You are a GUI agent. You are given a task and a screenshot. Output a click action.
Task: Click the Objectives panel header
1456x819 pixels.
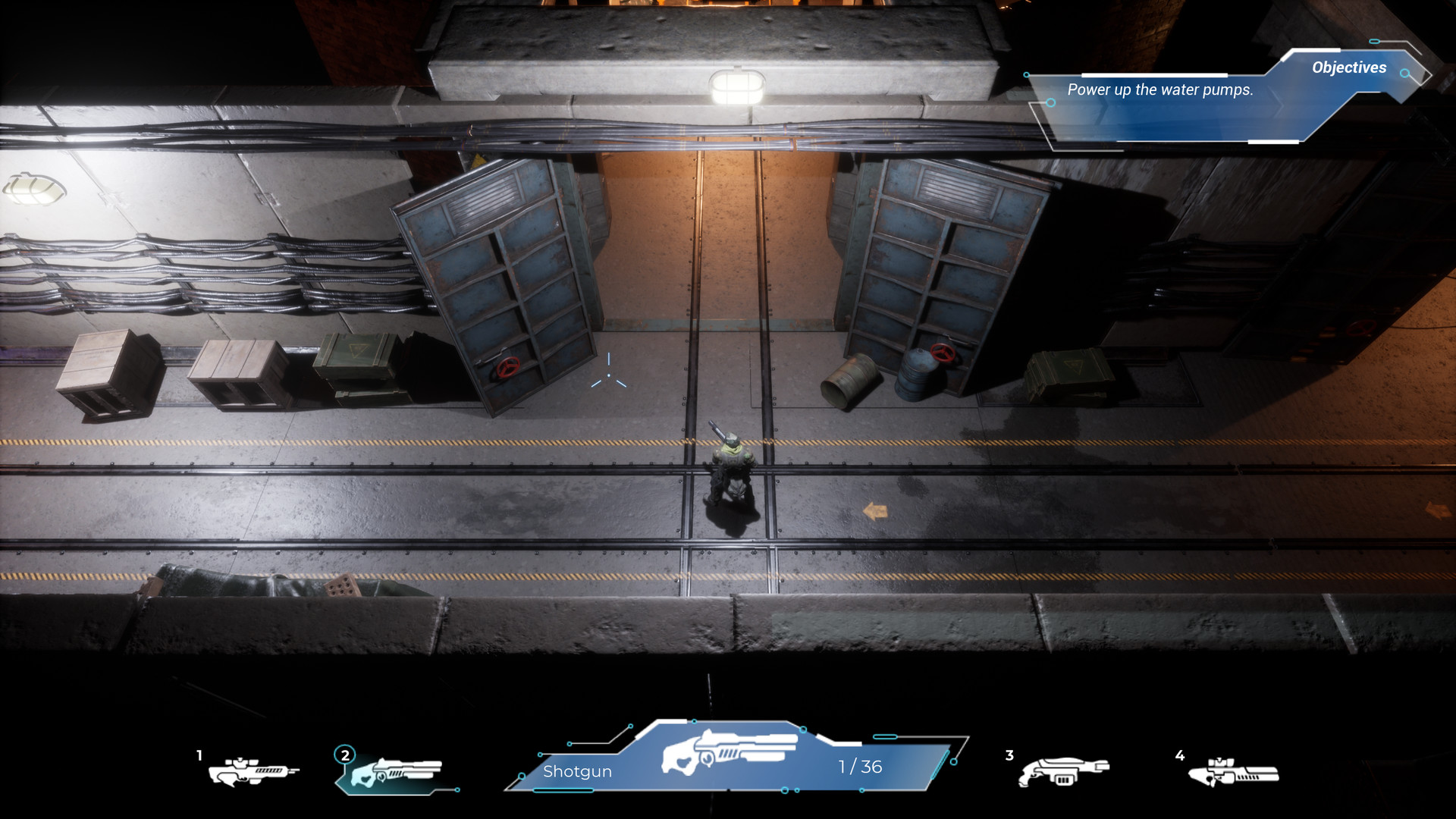1348,68
